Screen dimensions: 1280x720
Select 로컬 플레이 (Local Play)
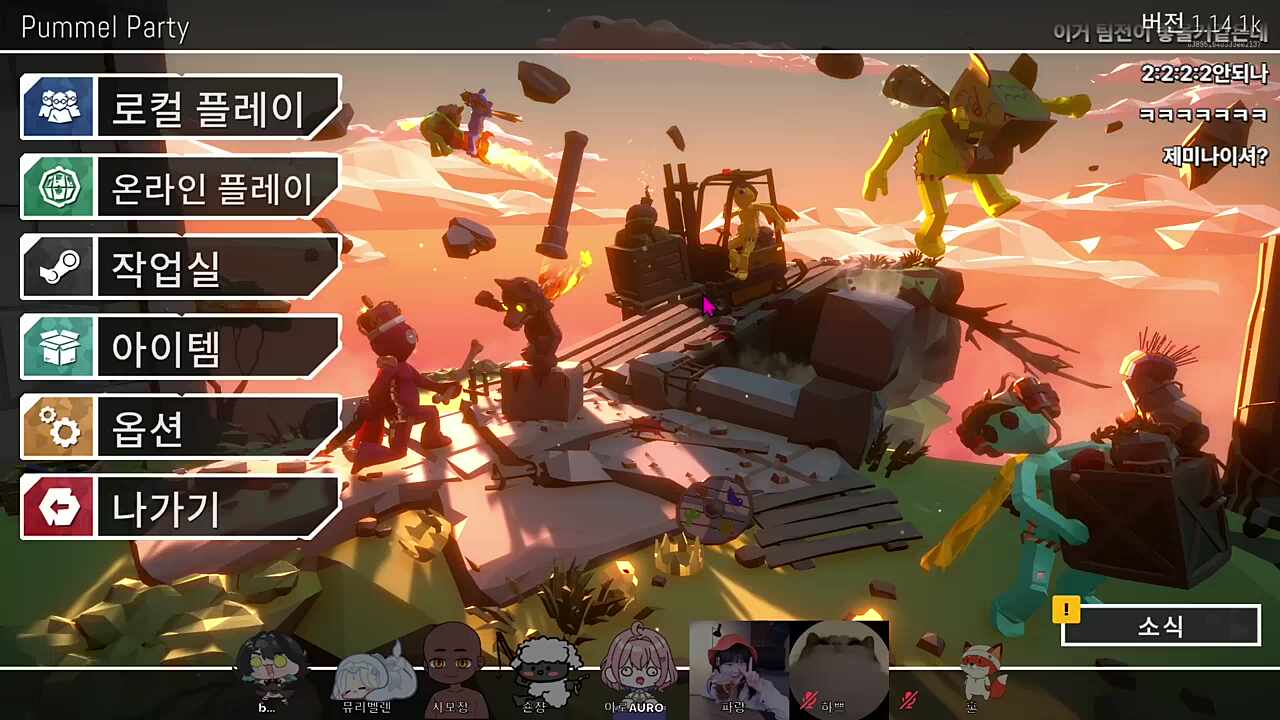(180, 107)
